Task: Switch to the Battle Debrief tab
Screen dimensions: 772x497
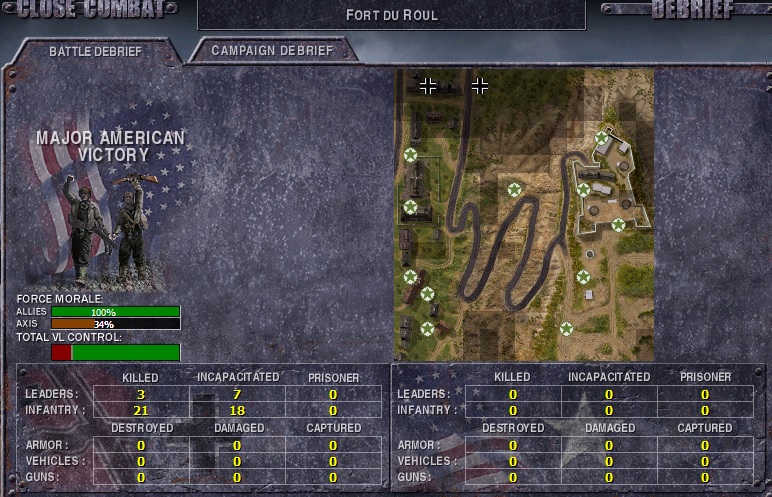Action: click(95, 51)
